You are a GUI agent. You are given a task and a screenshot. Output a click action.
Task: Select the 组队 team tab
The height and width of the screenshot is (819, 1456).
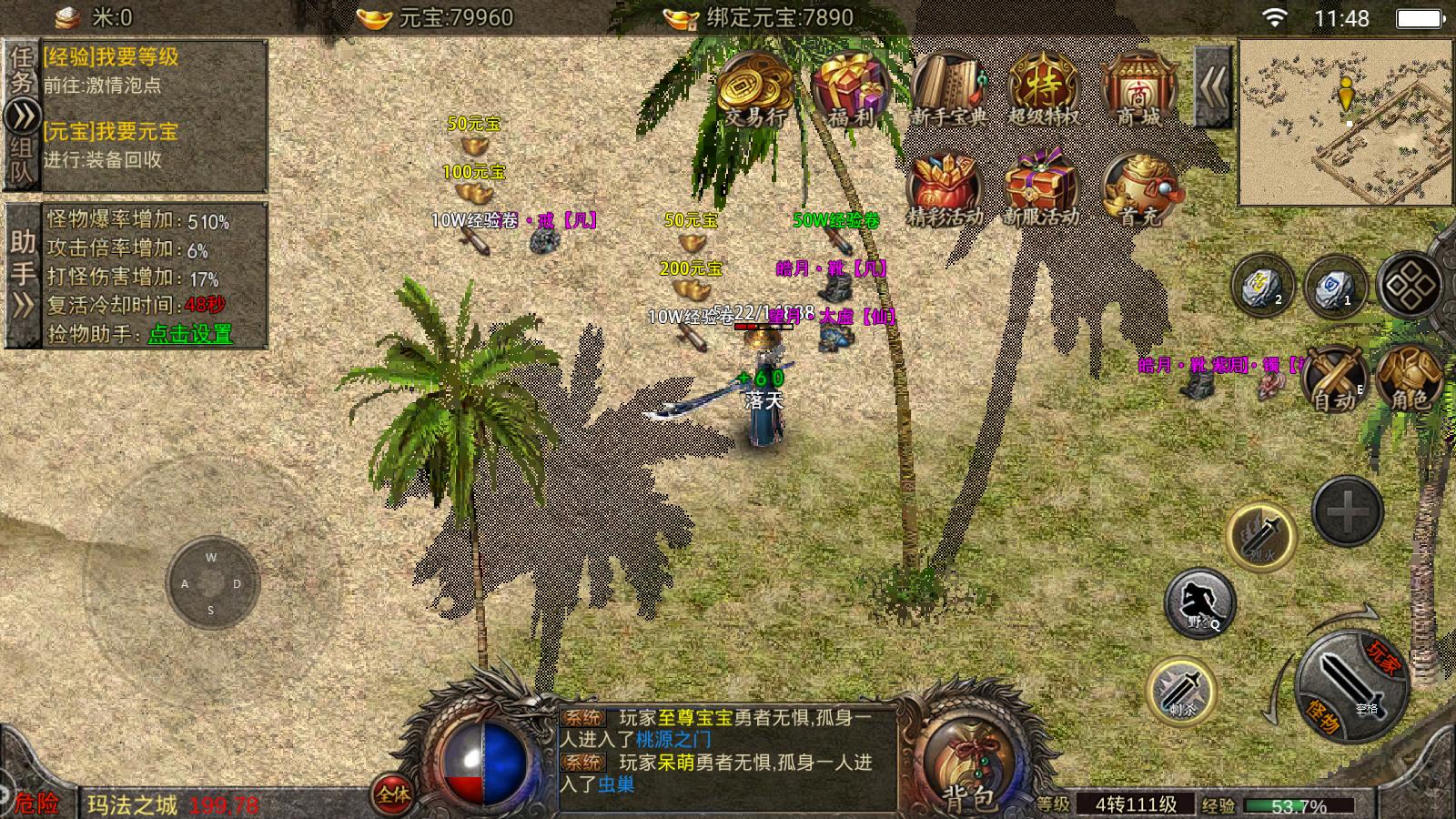click(x=22, y=162)
